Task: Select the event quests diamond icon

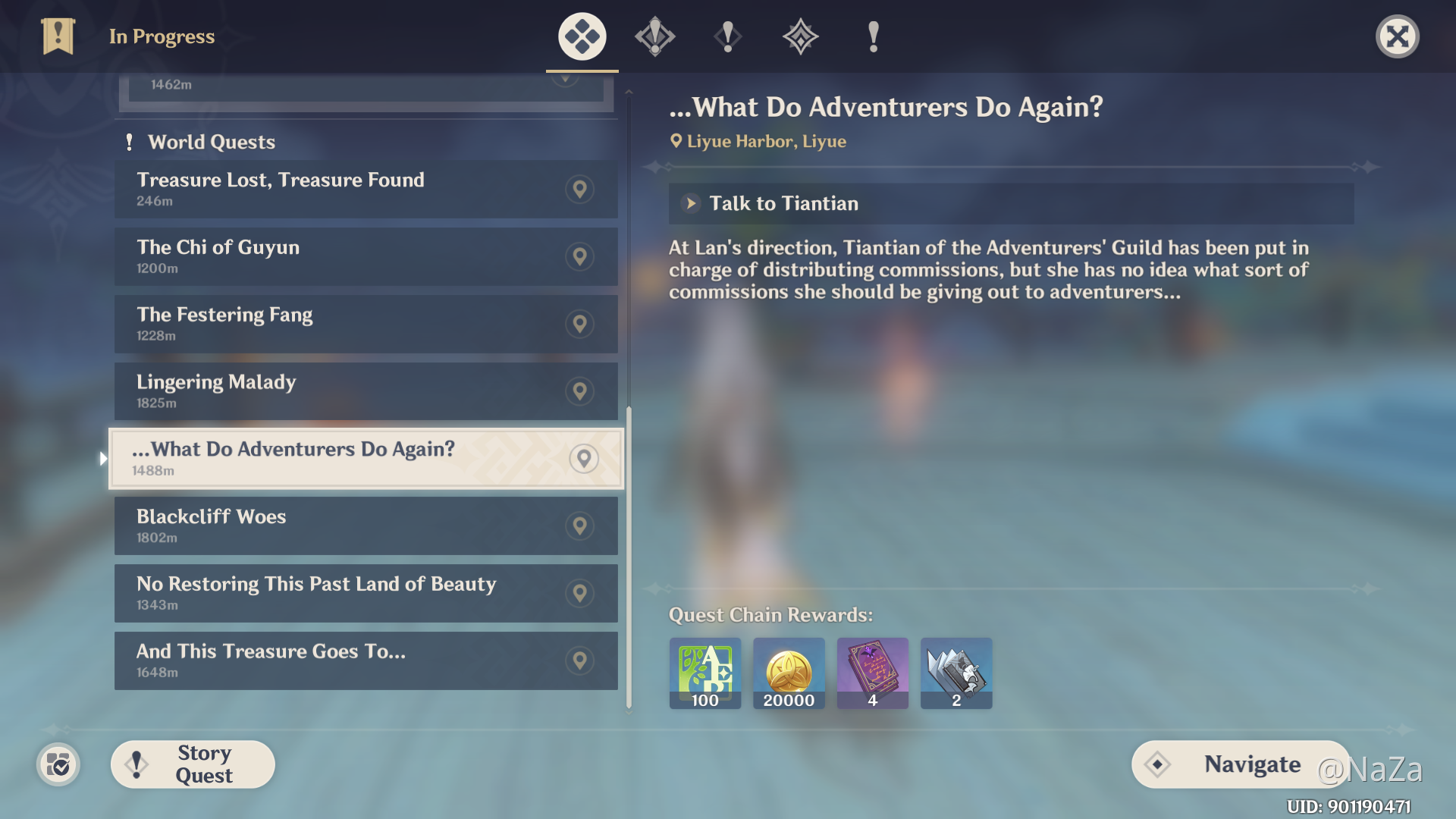Action: (800, 36)
